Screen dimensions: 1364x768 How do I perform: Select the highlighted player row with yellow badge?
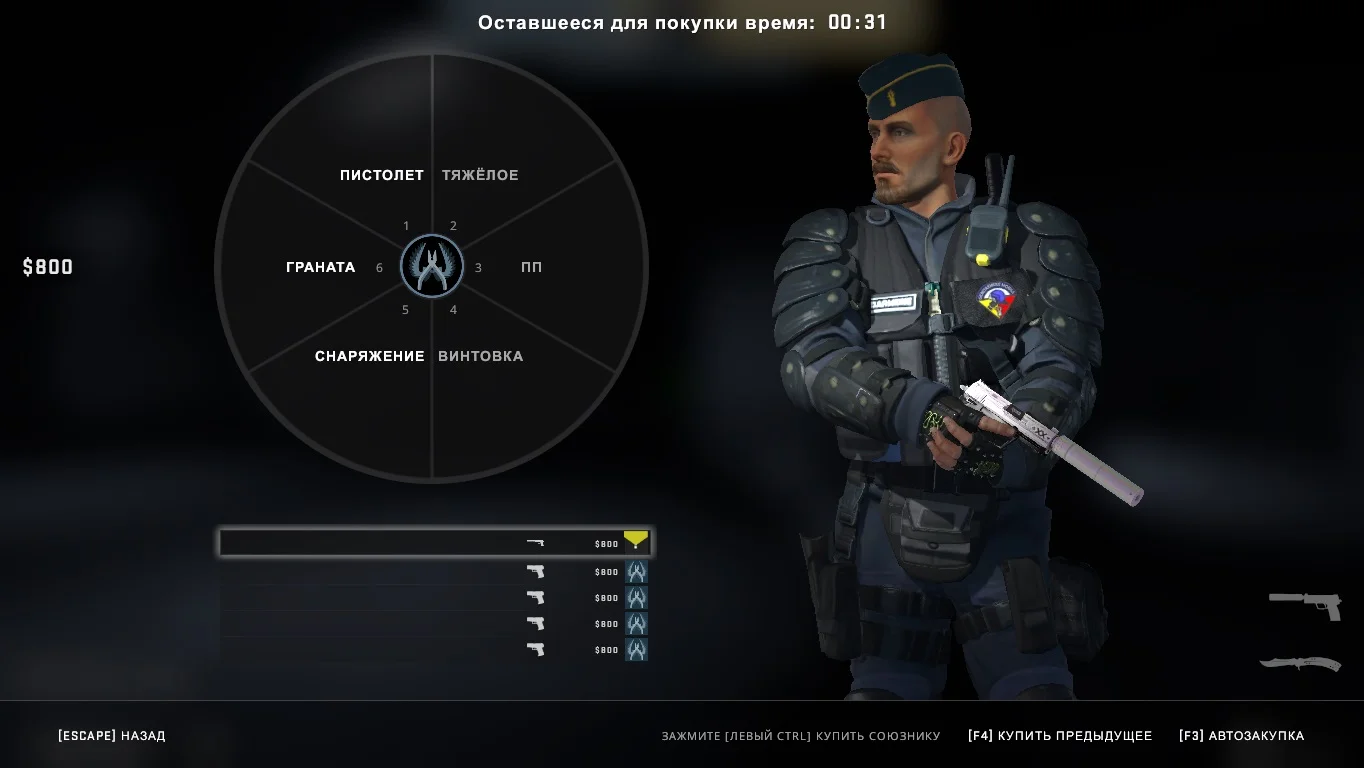(x=435, y=543)
